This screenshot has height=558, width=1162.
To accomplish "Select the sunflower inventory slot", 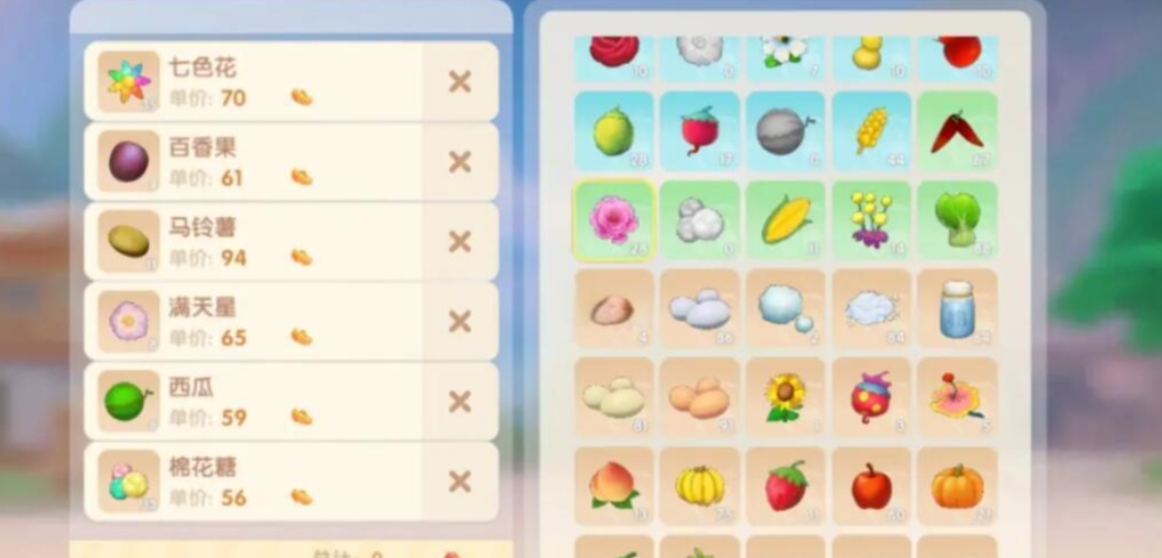I will pos(786,396).
